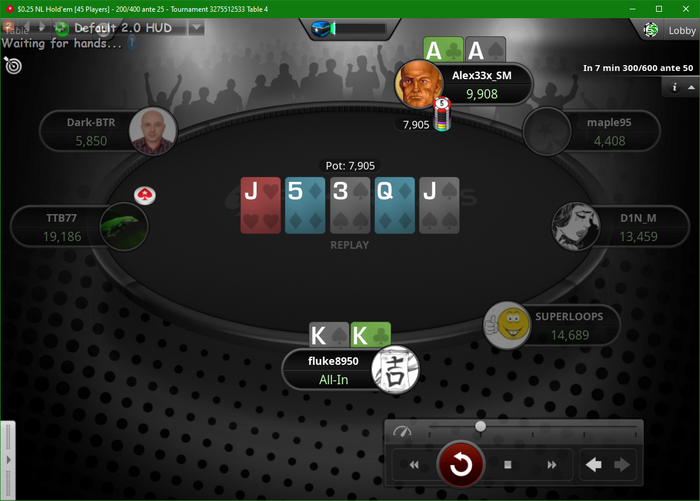Screen dimensions: 700x501
Task: Open the Default 2.0 HUD dropdown
Action: 197,28
